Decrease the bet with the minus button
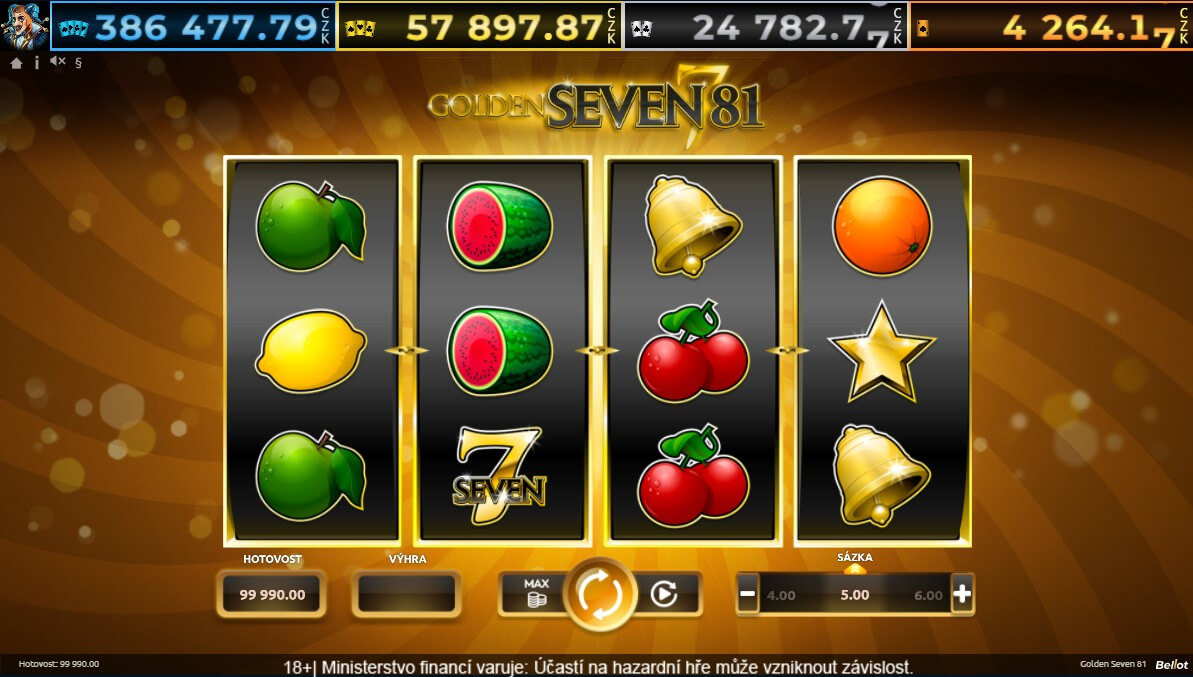The width and height of the screenshot is (1193, 677). 748,594
